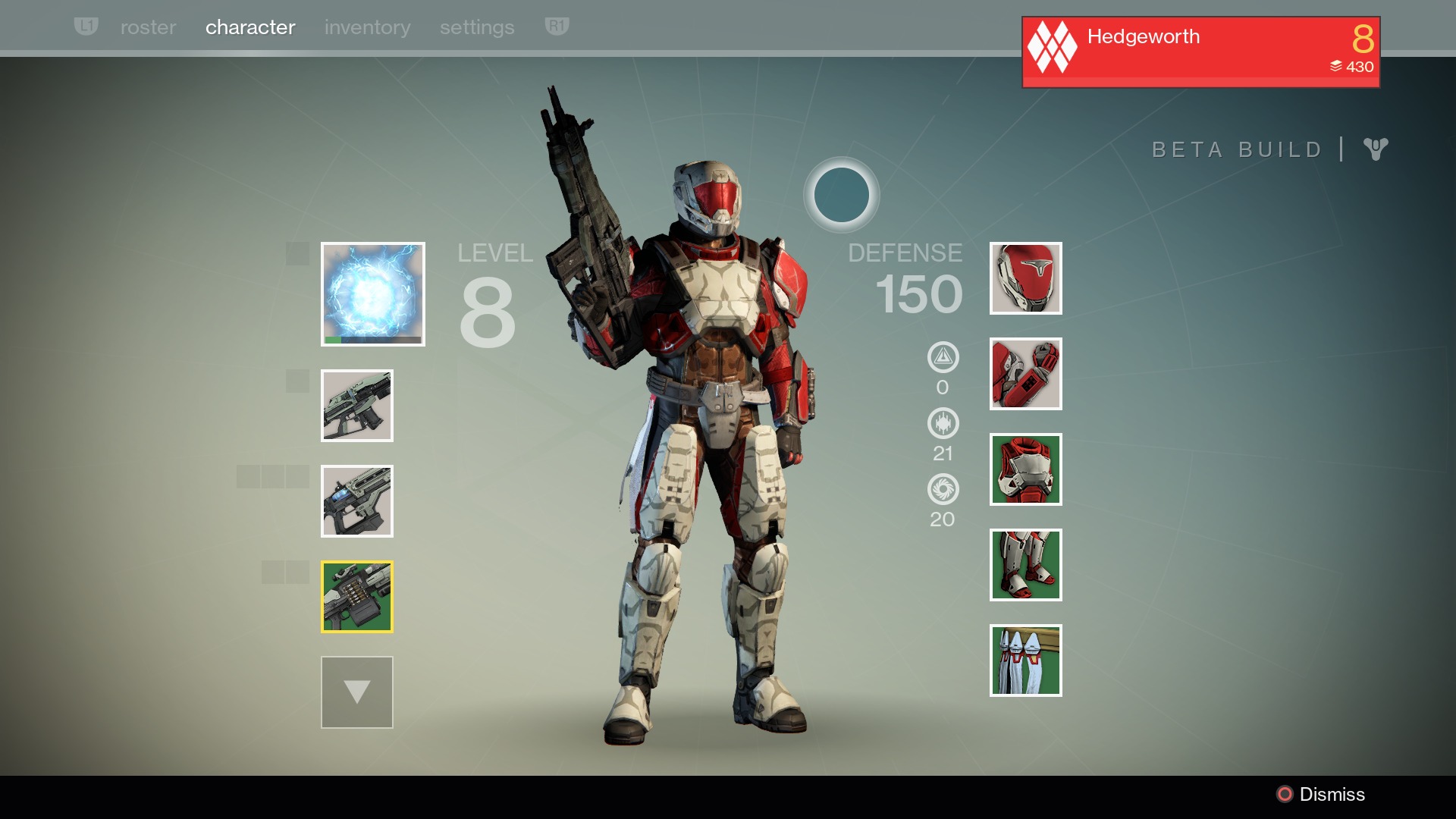Select the primary weapon rifle slot
This screenshot has height=819, width=1456.
coord(356,406)
